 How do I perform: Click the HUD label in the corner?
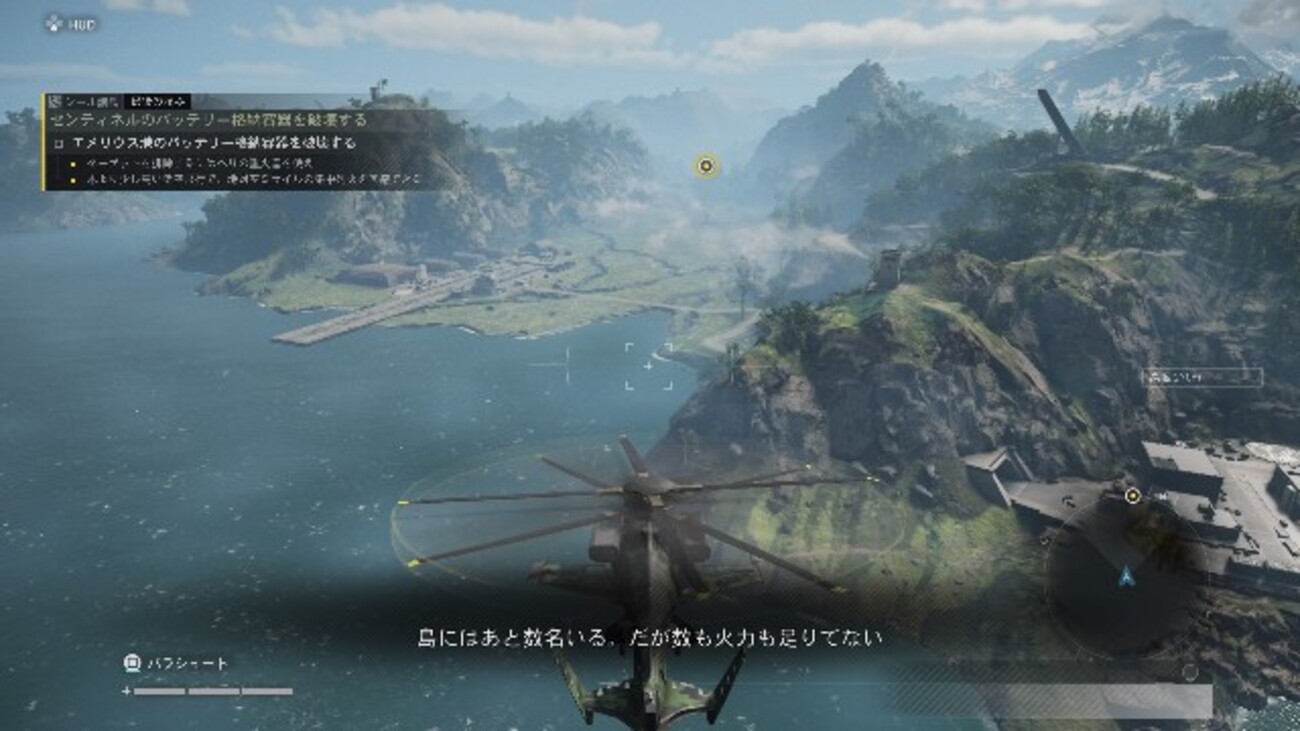pyautogui.click(x=71, y=23)
